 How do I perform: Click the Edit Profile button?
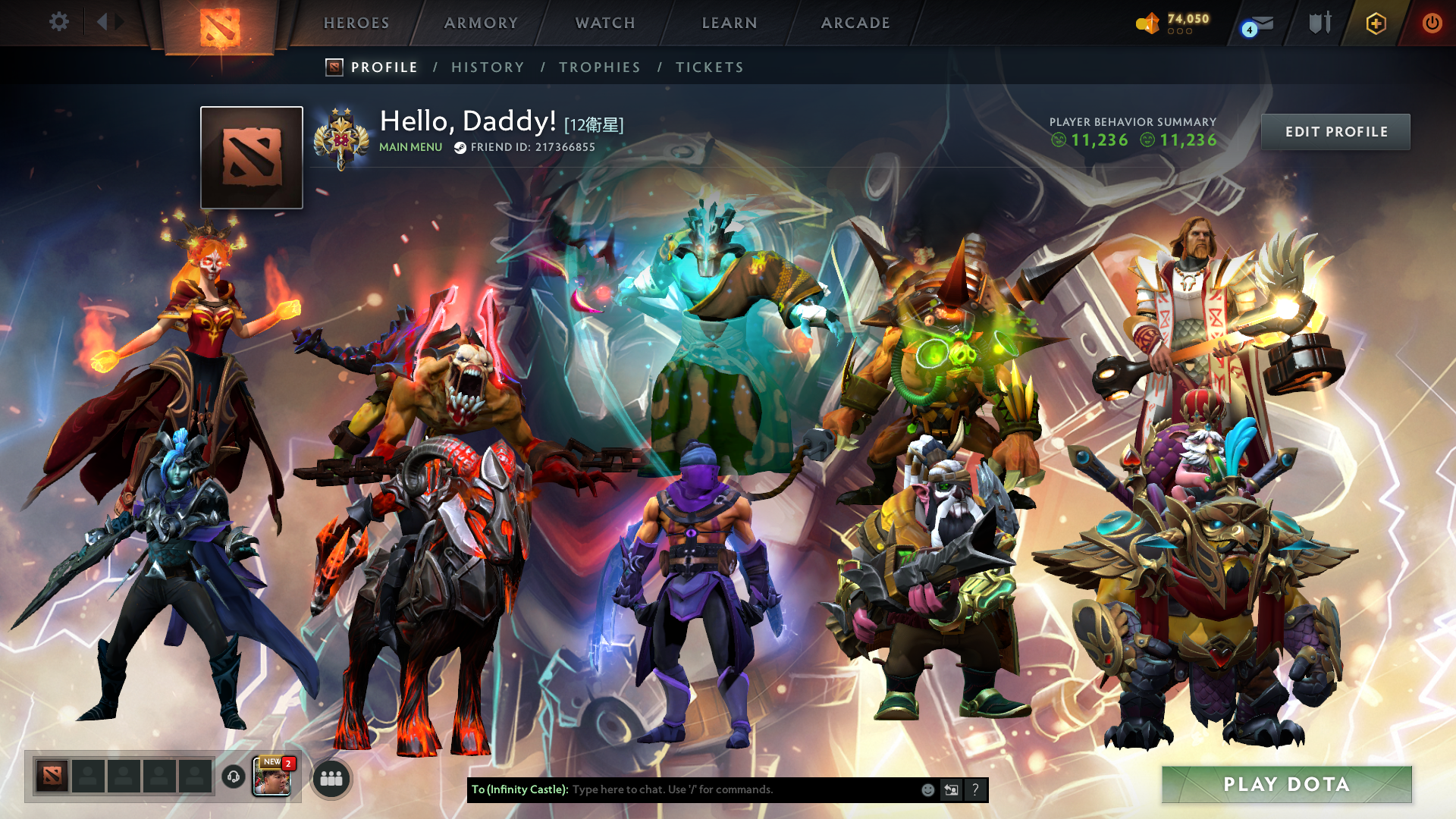(1335, 131)
